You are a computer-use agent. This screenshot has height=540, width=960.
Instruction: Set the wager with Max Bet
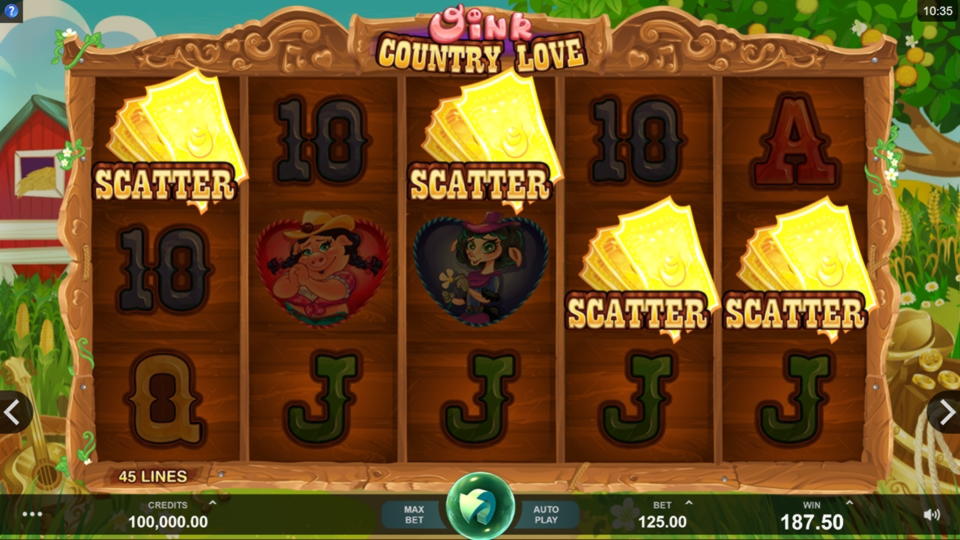click(413, 514)
